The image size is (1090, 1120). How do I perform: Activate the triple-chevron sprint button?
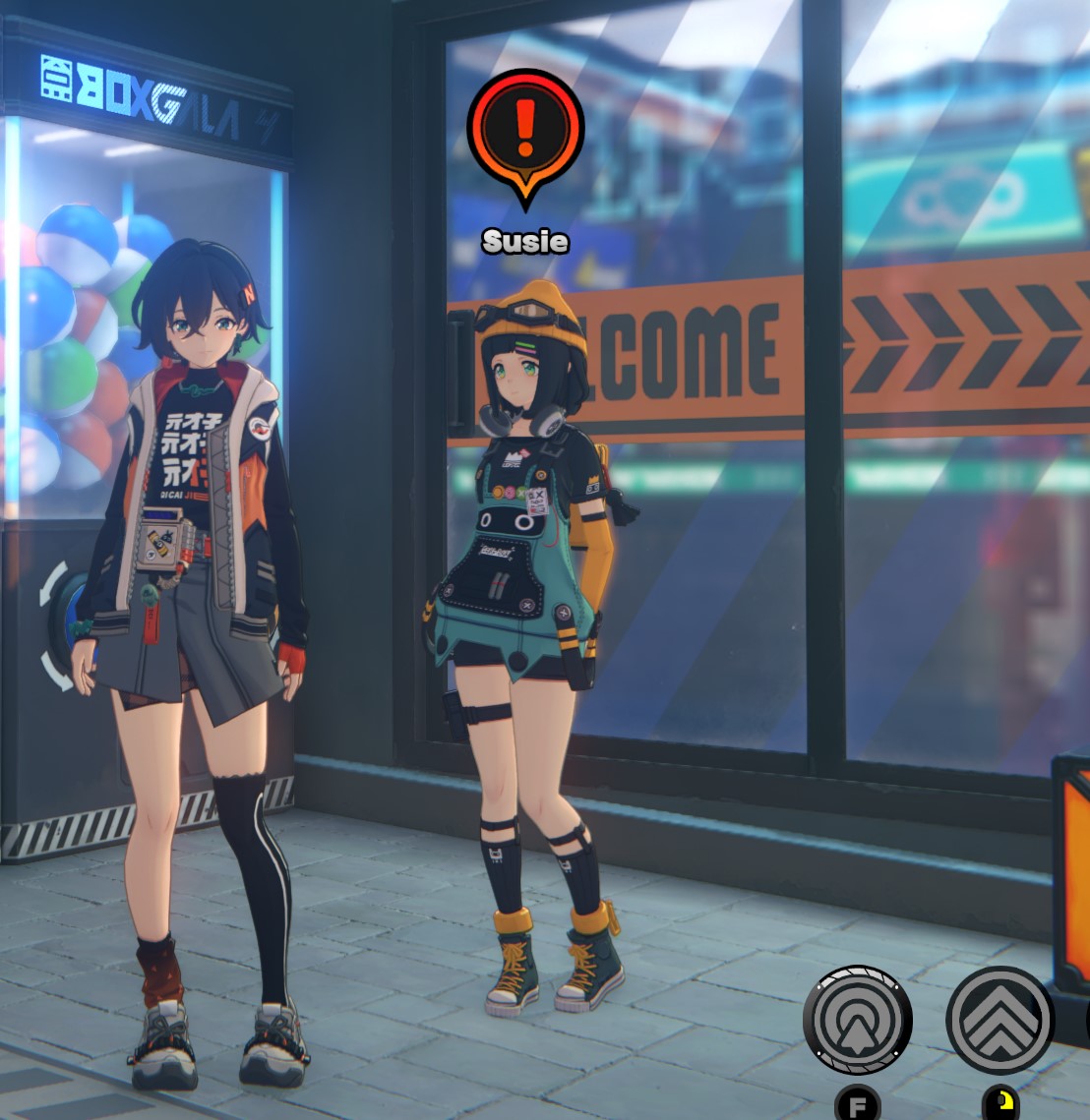pyautogui.click(x=999, y=1020)
